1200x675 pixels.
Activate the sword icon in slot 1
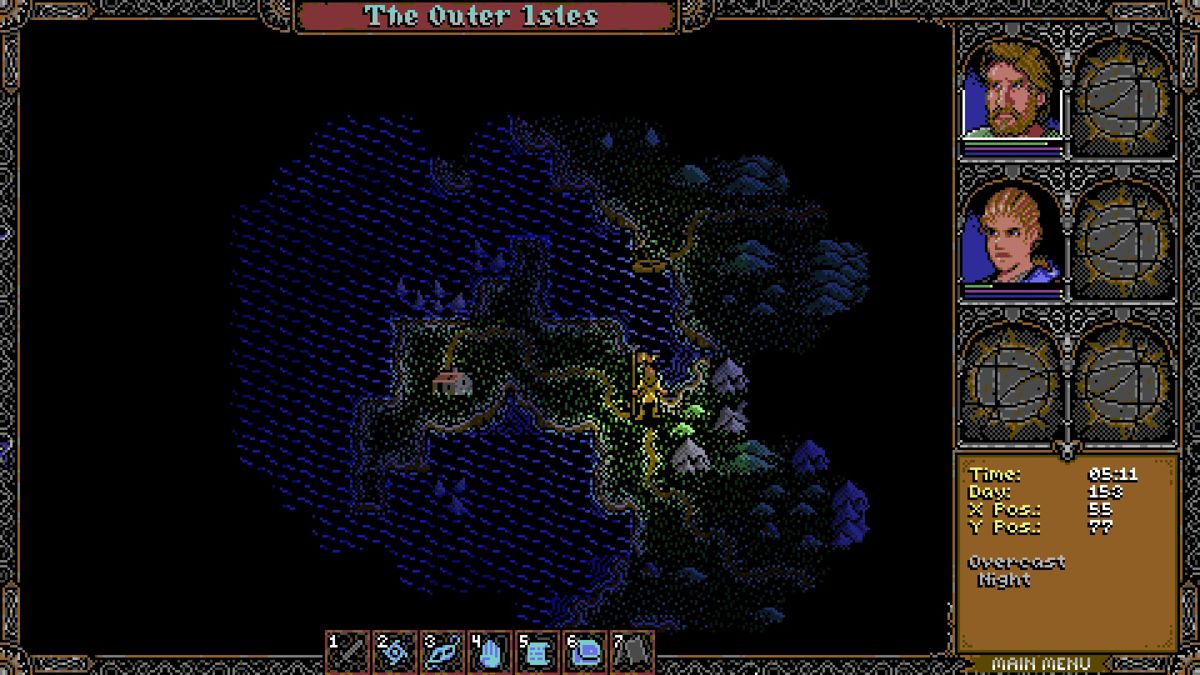(x=348, y=652)
